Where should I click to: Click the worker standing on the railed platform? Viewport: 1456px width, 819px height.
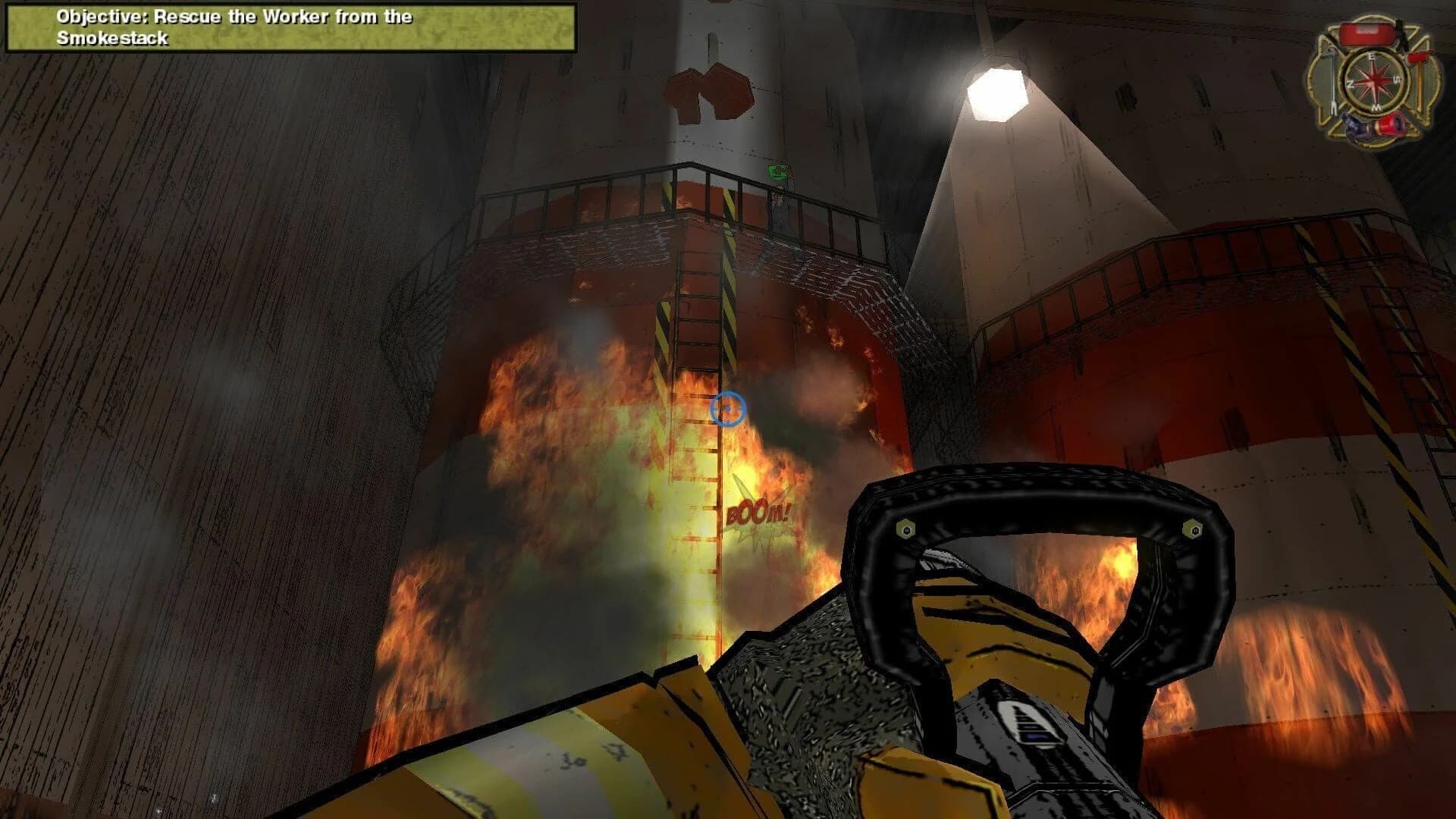pos(780,200)
